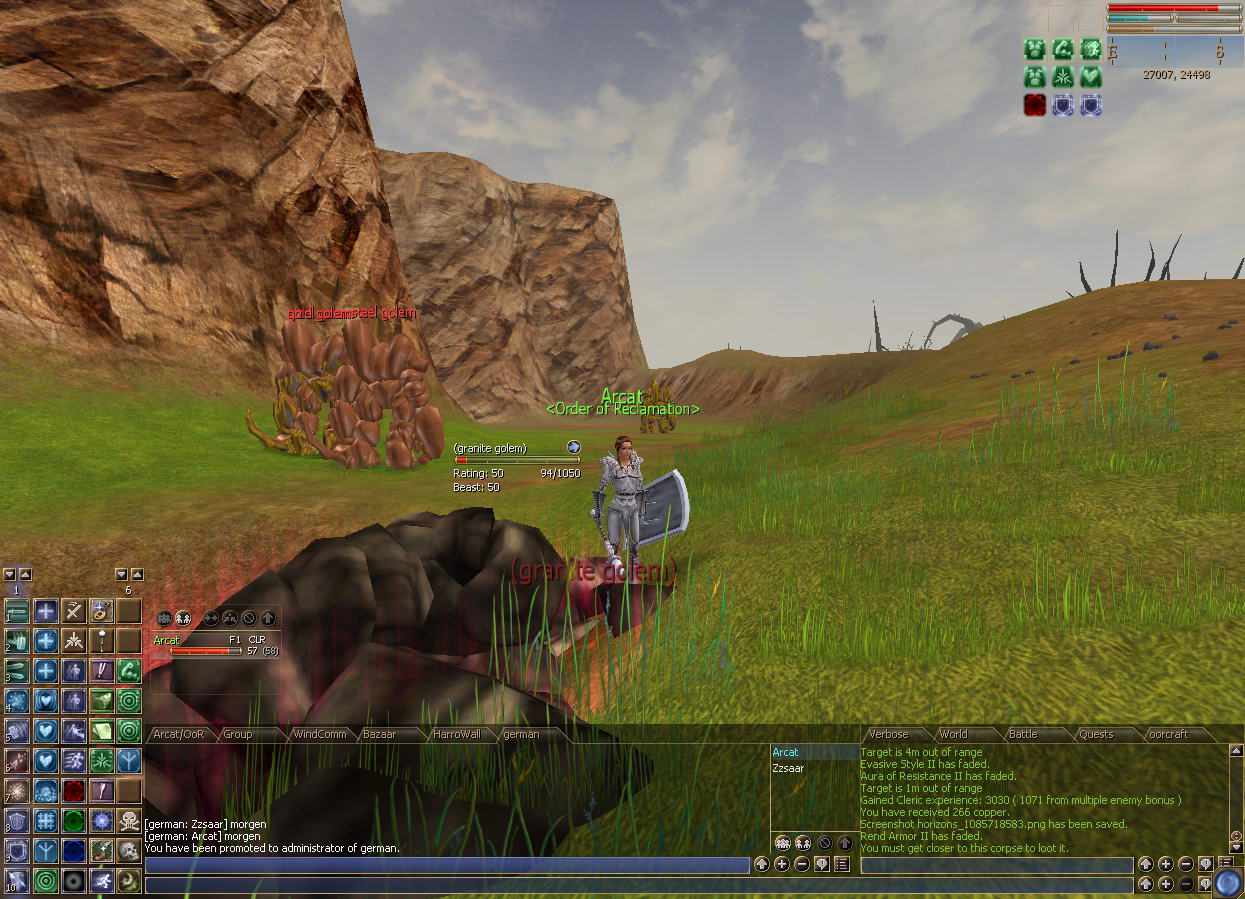Select the red buff icon near compass
1245x899 pixels.
tap(1035, 105)
